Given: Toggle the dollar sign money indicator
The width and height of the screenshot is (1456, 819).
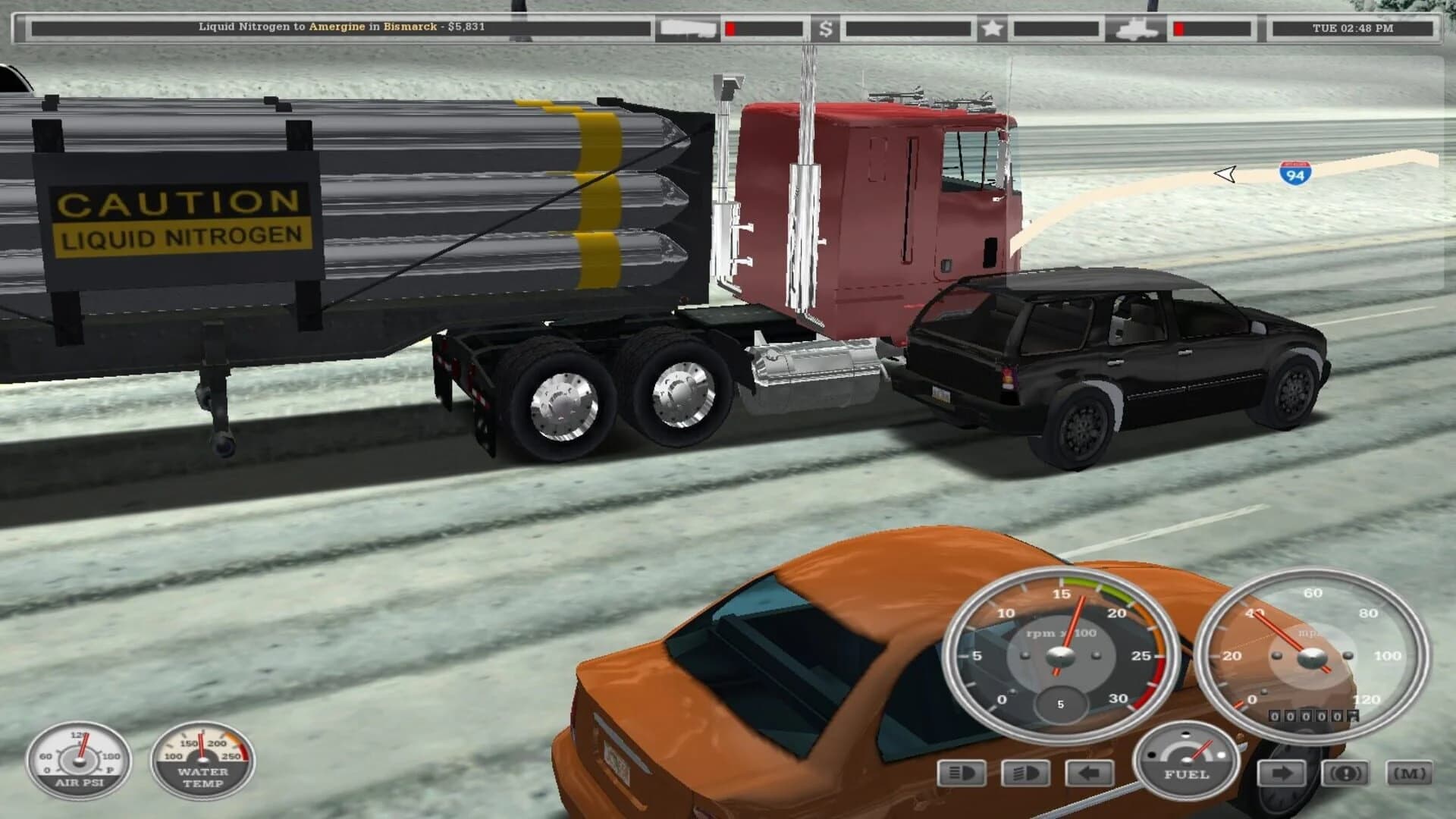Looking at the screenshot, I should click(824, 28).
